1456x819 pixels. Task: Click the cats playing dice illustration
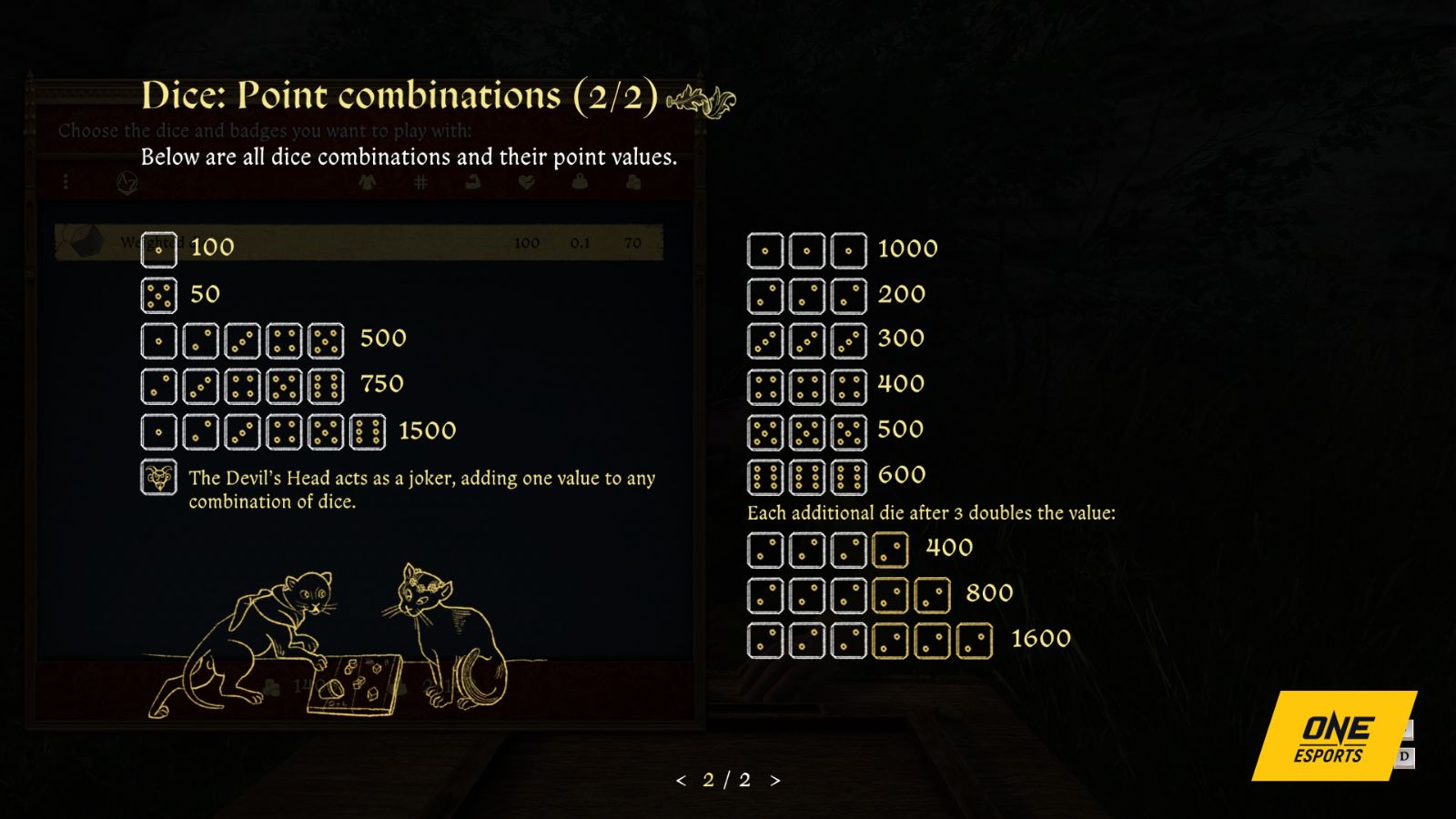click(328, 637)
